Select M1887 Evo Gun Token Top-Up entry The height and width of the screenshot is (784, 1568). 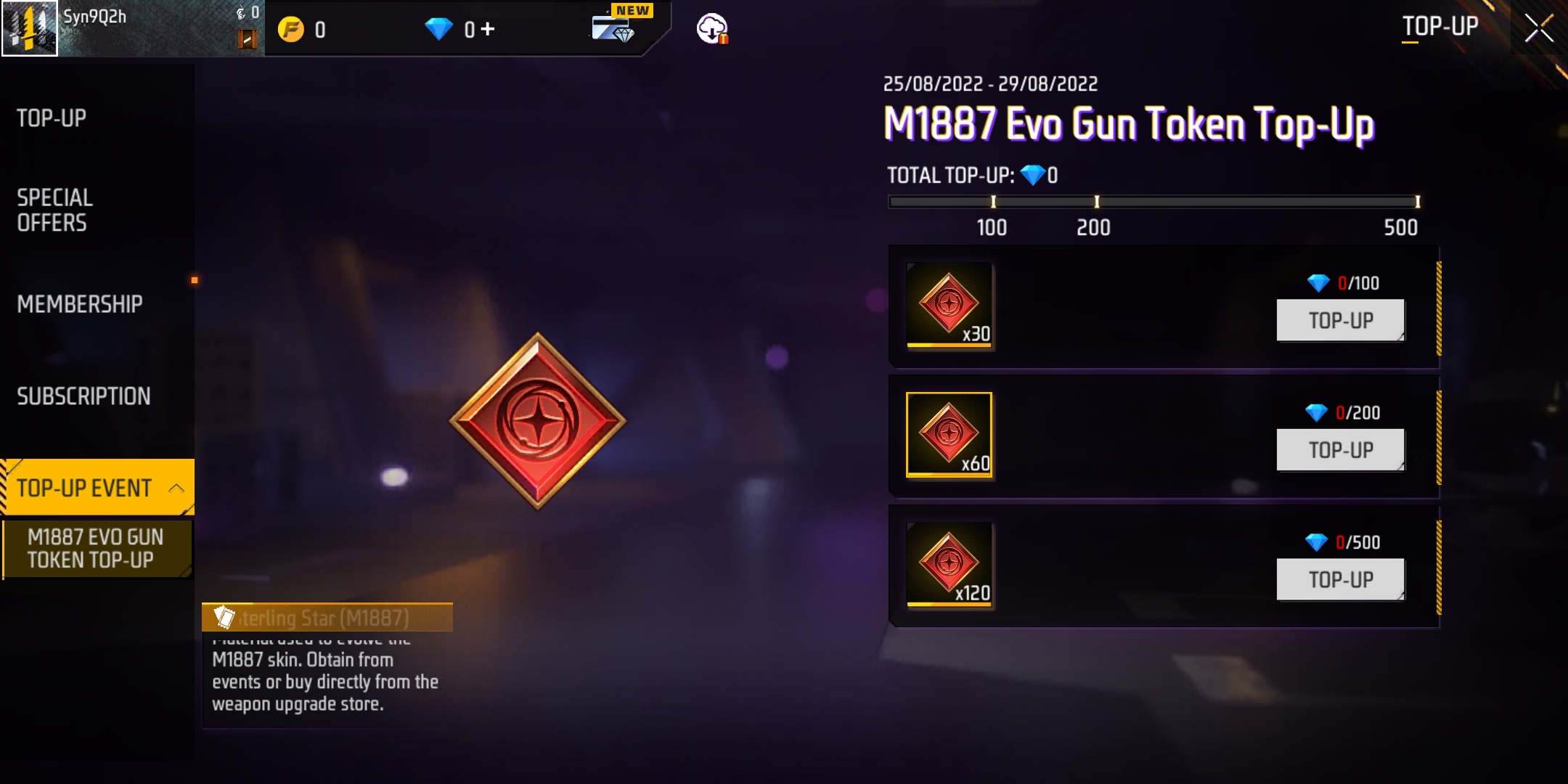point(96,549)
